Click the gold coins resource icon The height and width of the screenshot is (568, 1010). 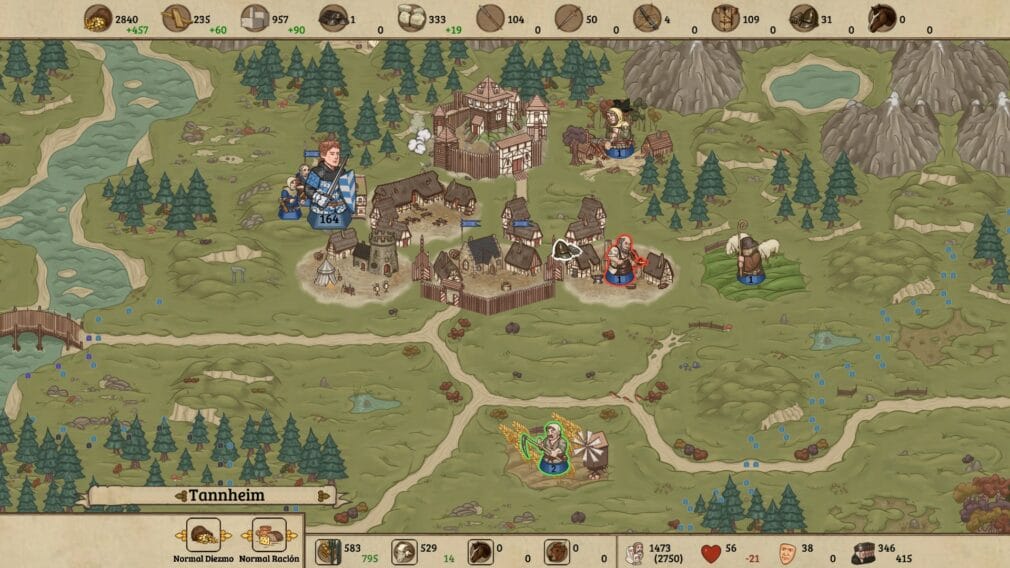tap(96, 18)
